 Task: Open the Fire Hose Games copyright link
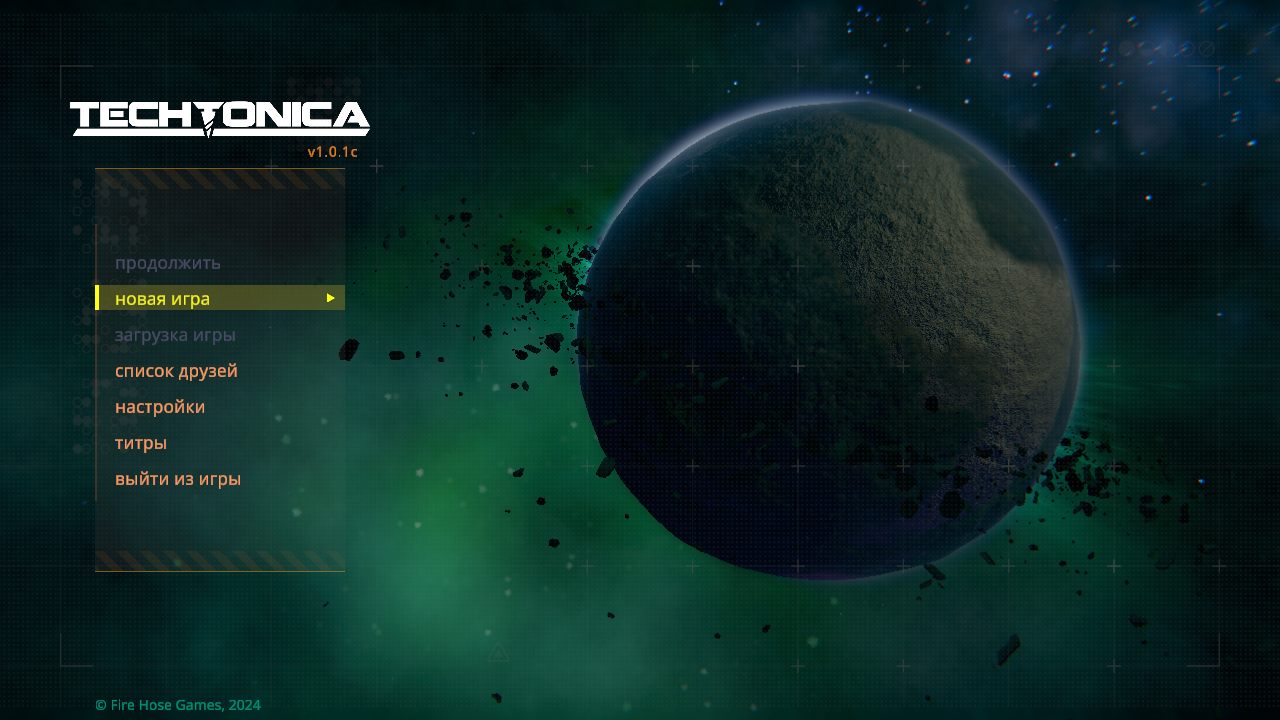[177, 705]
